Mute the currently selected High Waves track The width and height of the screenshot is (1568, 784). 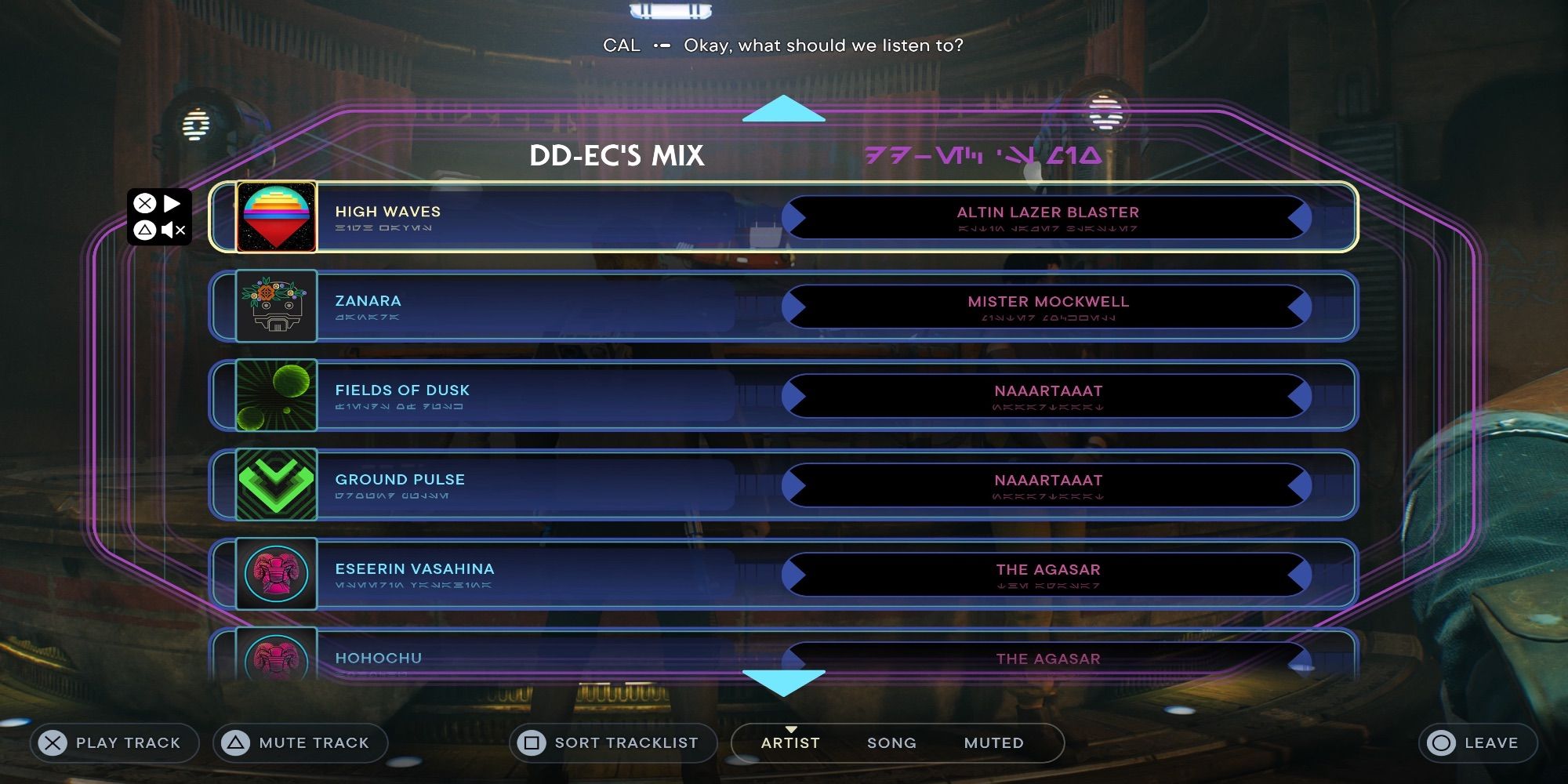[174, 231]
